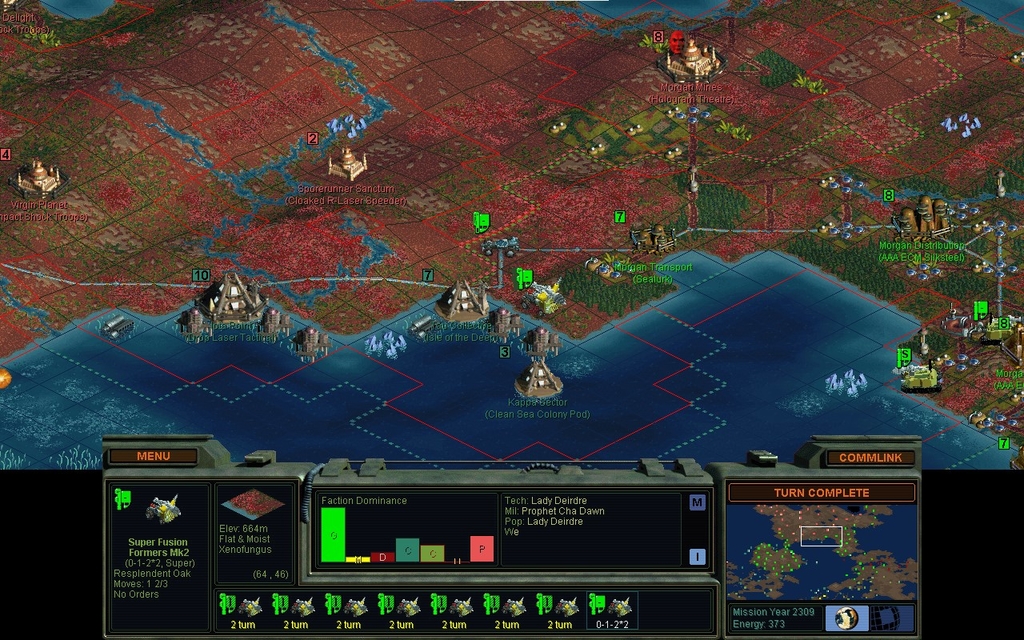Click the red P bar in Faction Dominance
The width and height of the screenshot is (1024, 640).
point(482,548)
